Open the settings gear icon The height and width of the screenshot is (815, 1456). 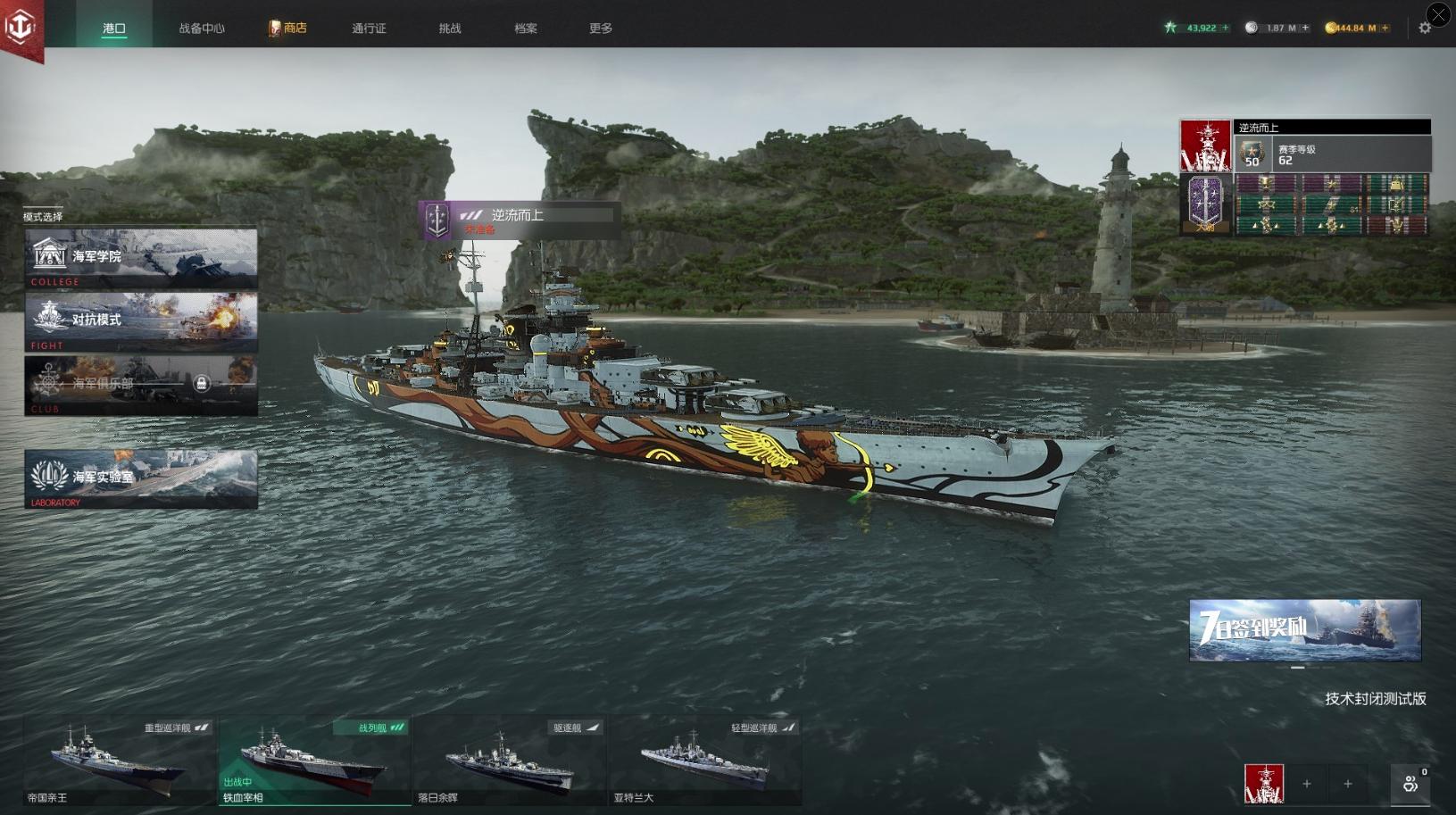click(1425, 28)
